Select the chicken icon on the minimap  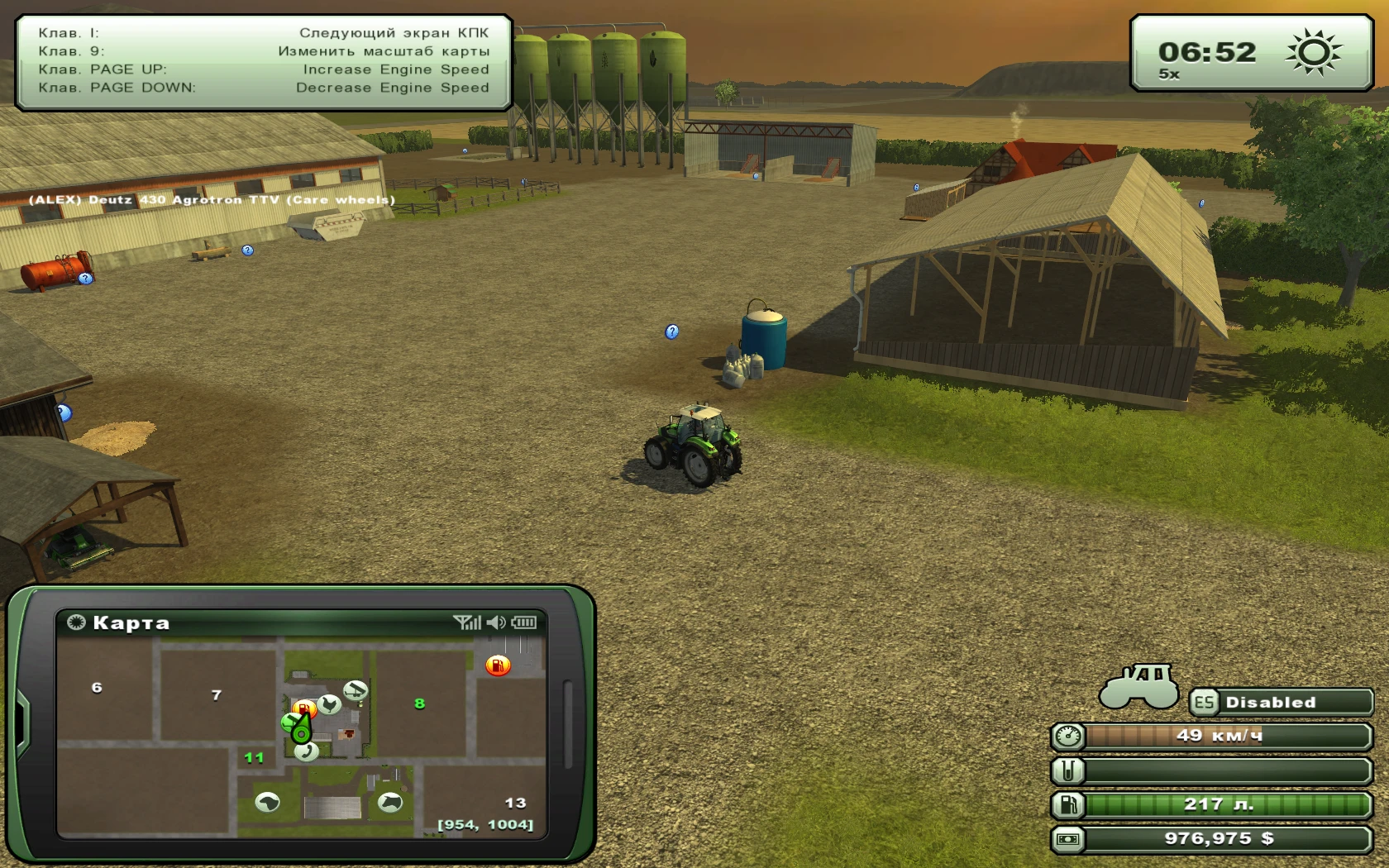330,704
